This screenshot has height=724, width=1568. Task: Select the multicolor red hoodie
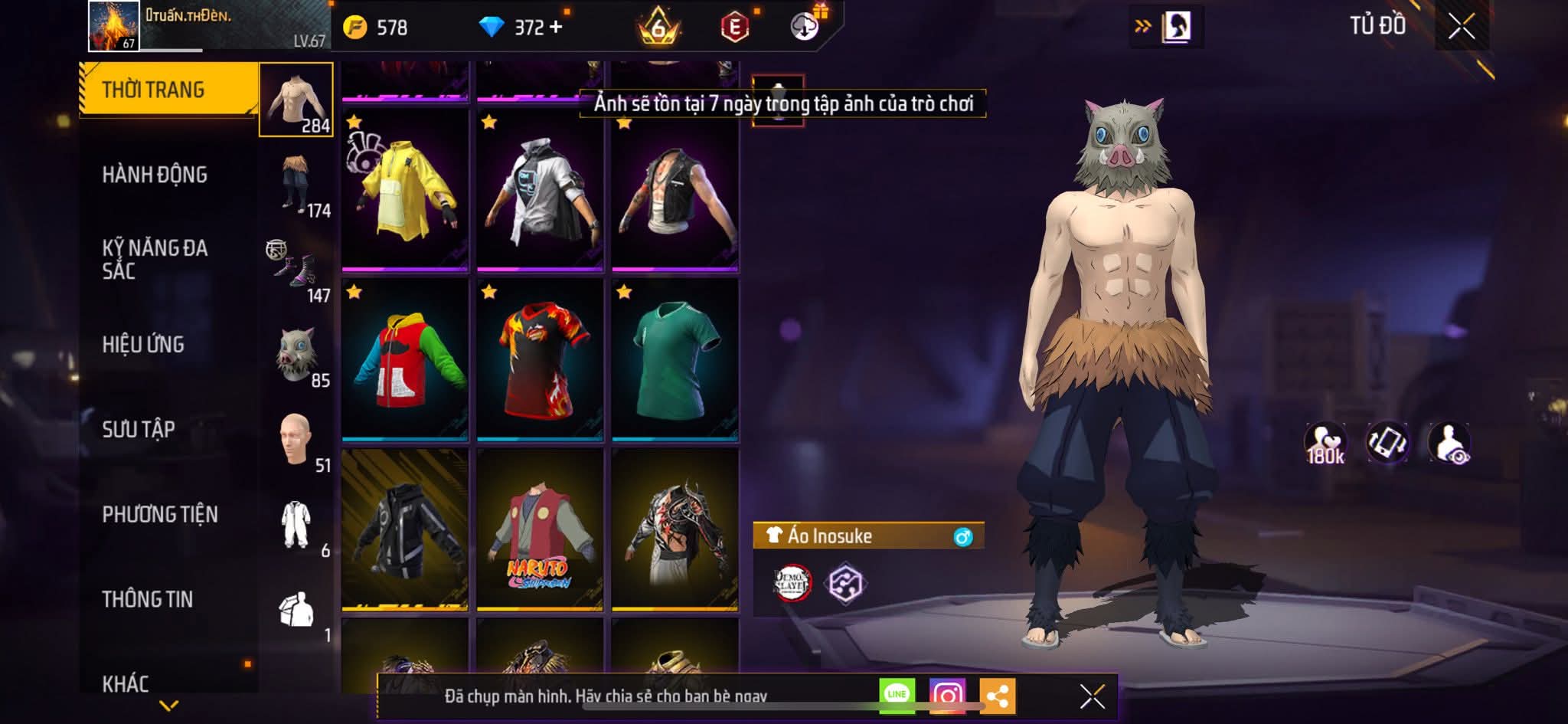point(405,359)
